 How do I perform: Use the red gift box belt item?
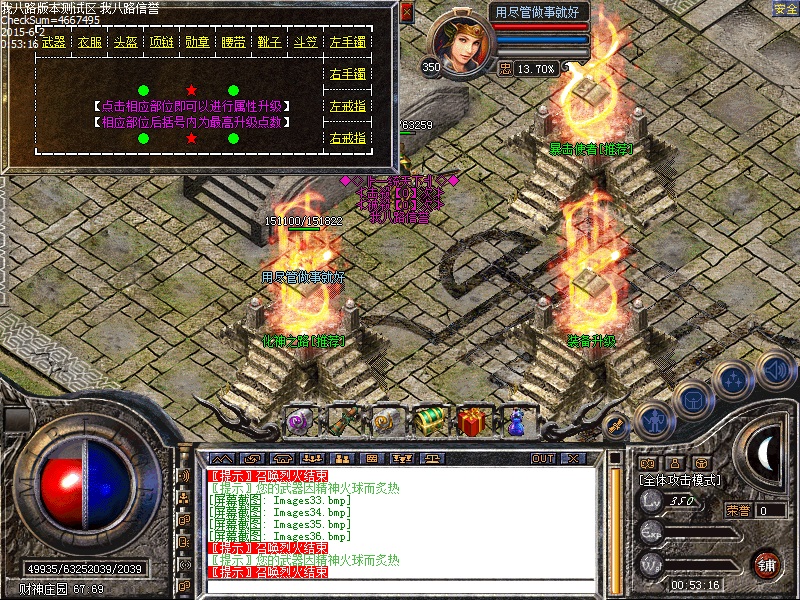(x=474, y=422)
